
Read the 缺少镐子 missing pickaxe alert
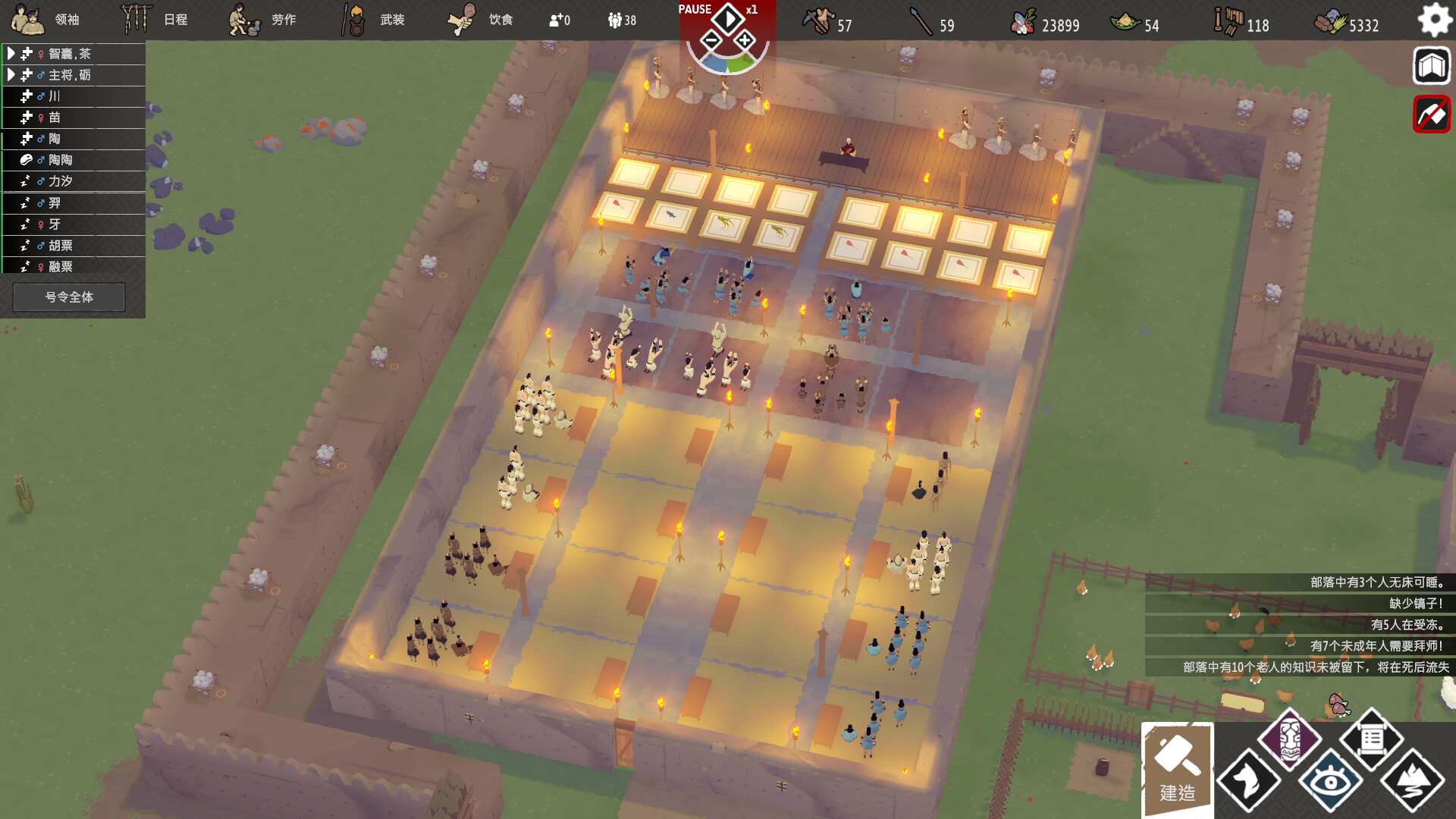coord(1415,604)
